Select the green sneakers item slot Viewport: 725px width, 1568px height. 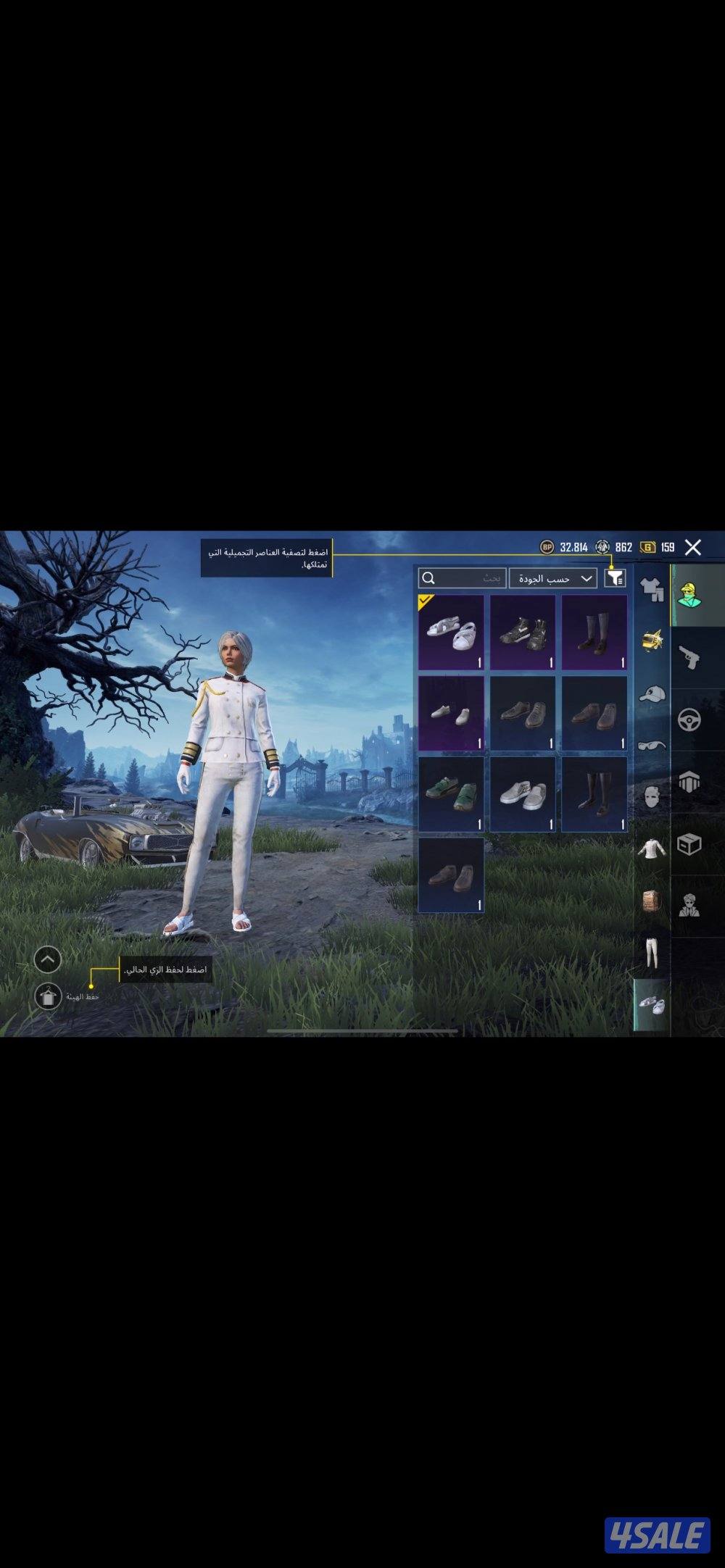[451, 793]
